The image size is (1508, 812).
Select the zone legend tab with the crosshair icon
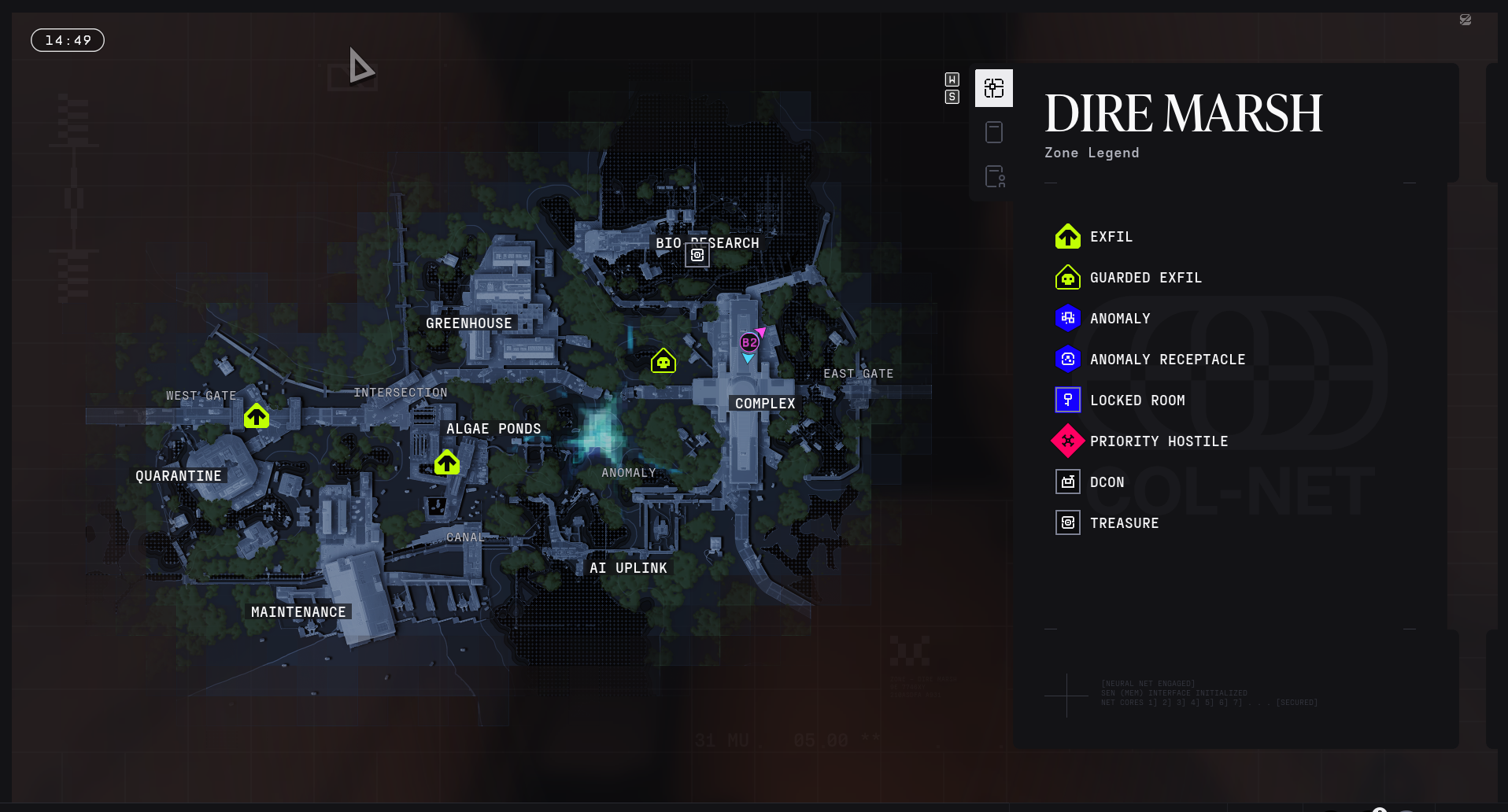(994, 88)
